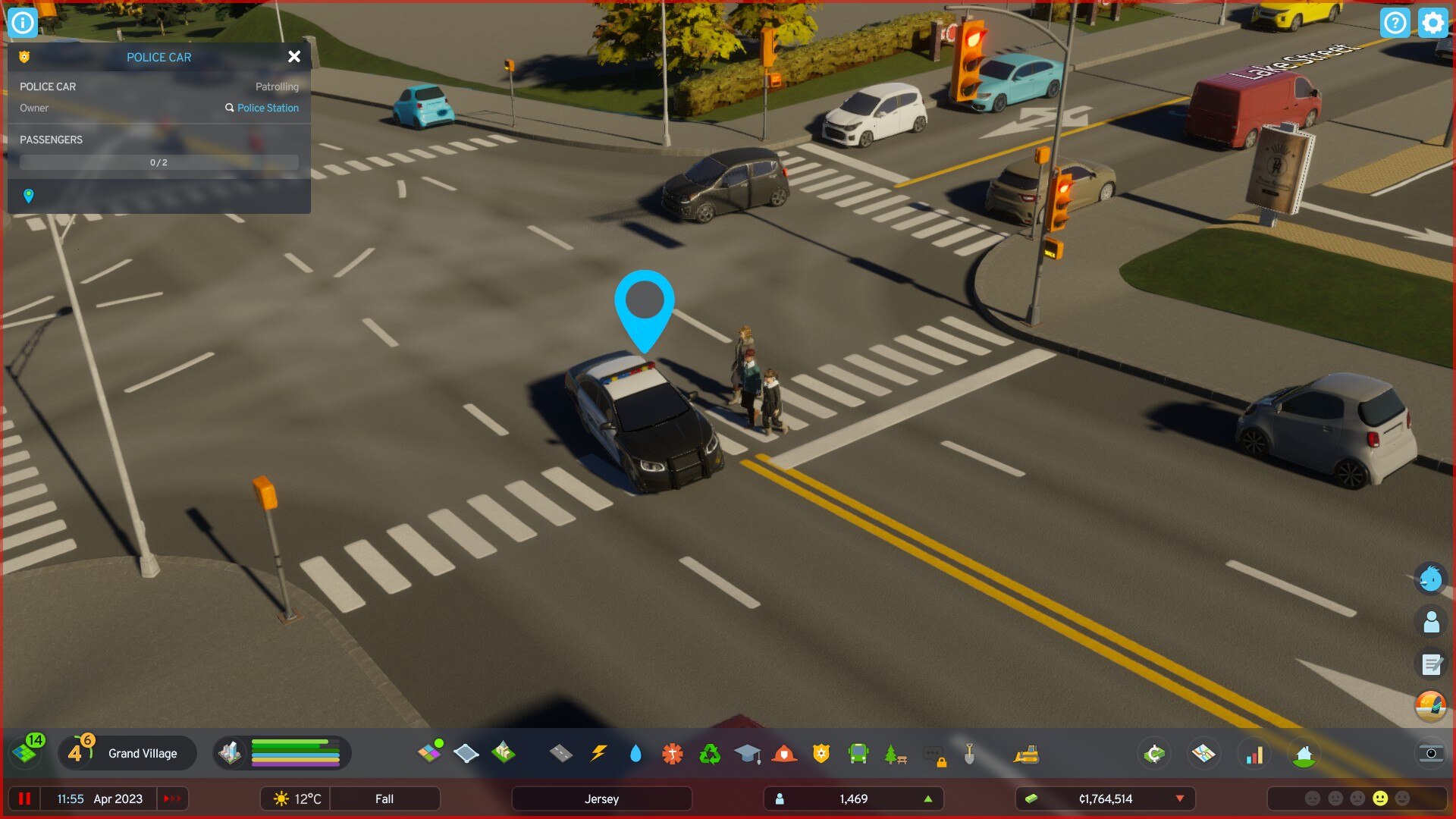Increase game speed with the red arrows

click(172, 798)
